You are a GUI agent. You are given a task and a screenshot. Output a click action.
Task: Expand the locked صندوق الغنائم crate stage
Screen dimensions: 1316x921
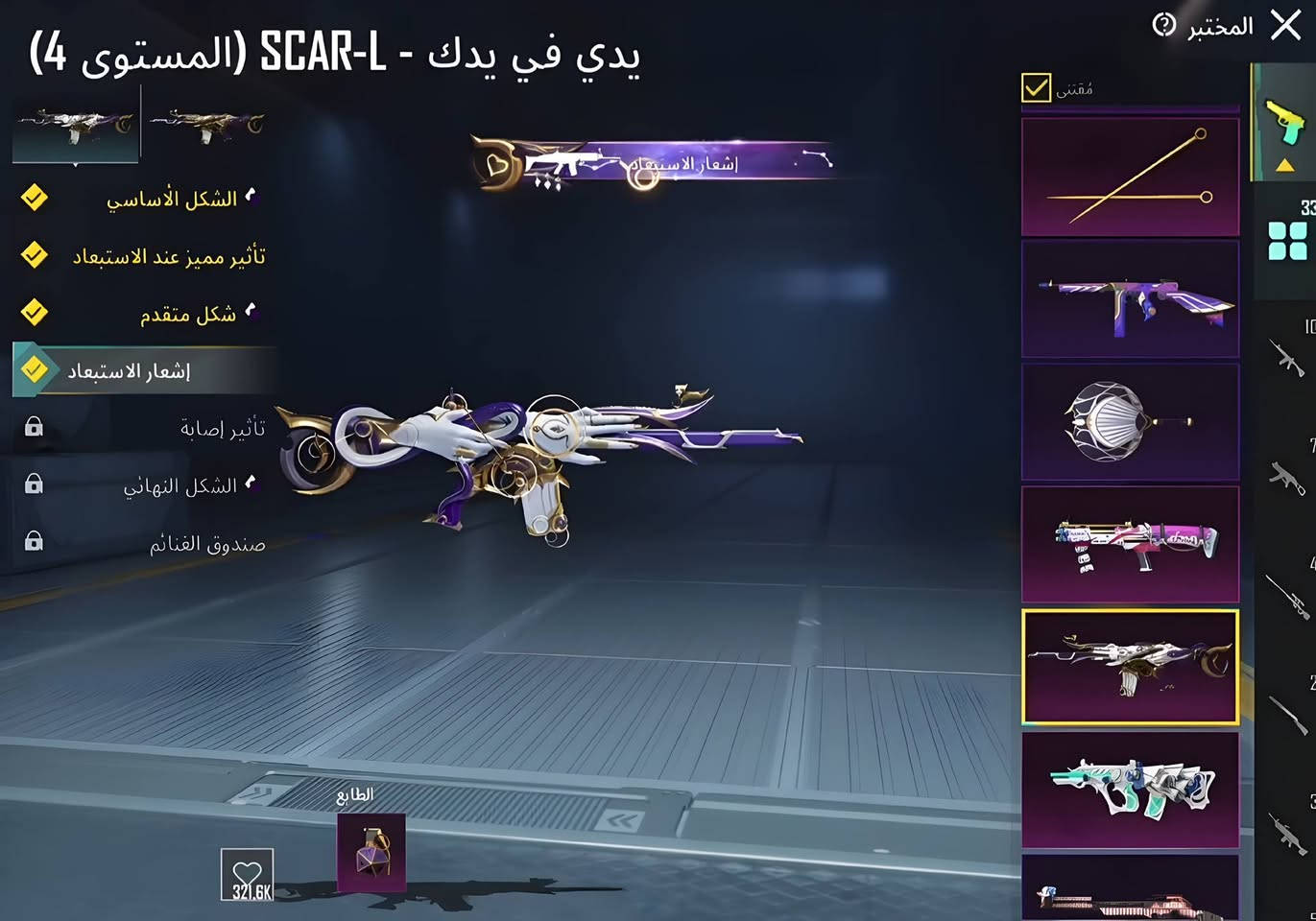point(35,542)
